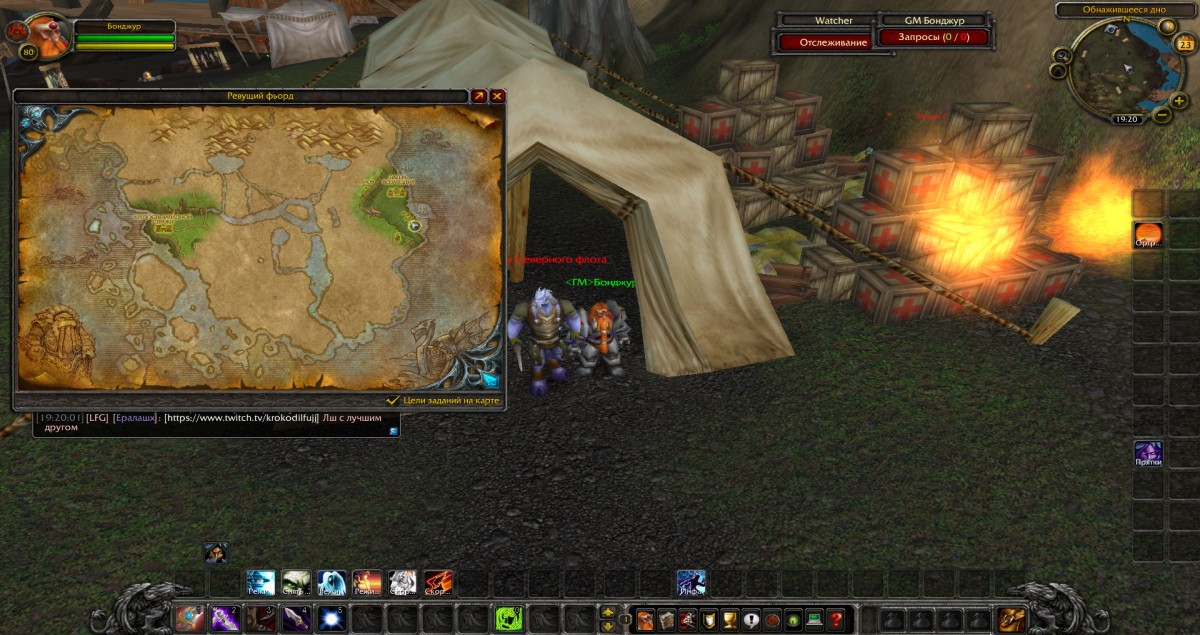1200x635 pixels.
Task: Open the golden trophy achievements menu
Action: tap(729, 620)
